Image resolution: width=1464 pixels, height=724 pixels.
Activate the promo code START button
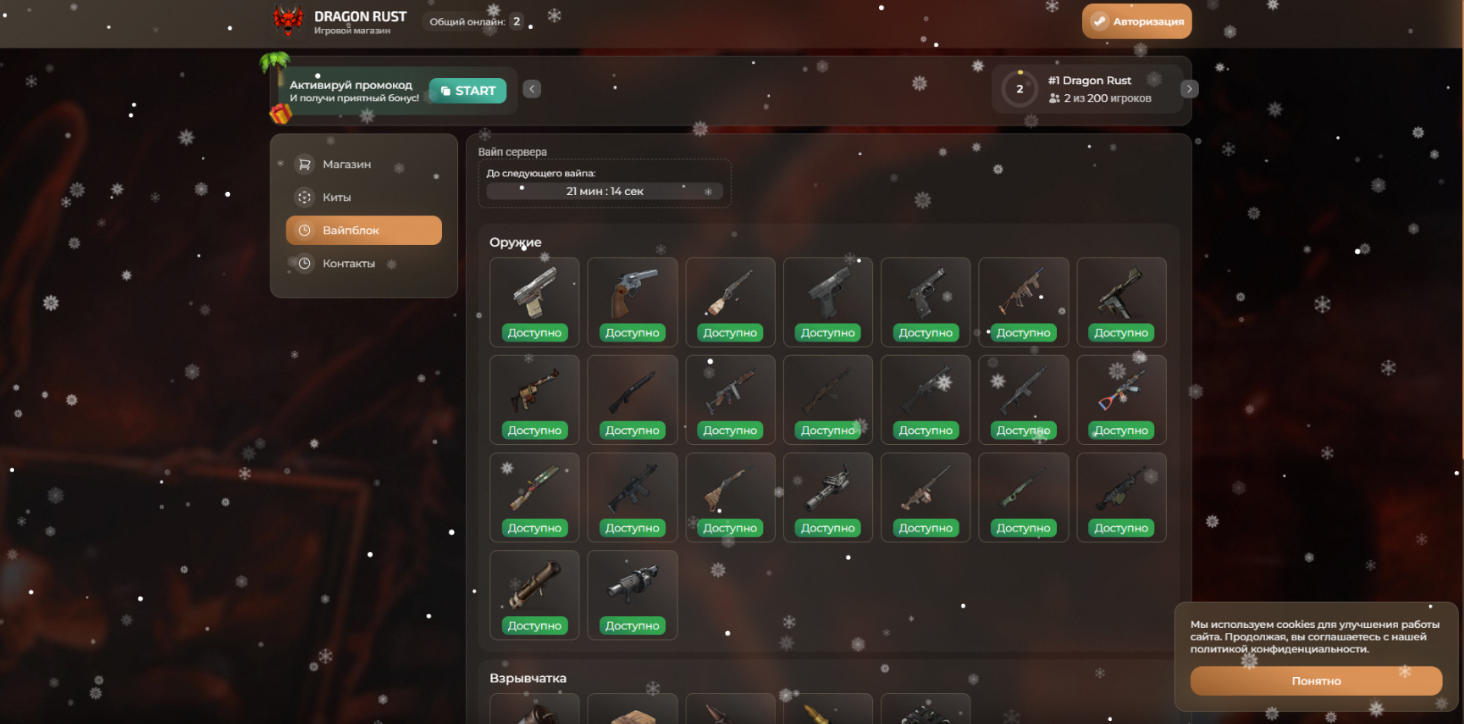click(x=468, y=91)
